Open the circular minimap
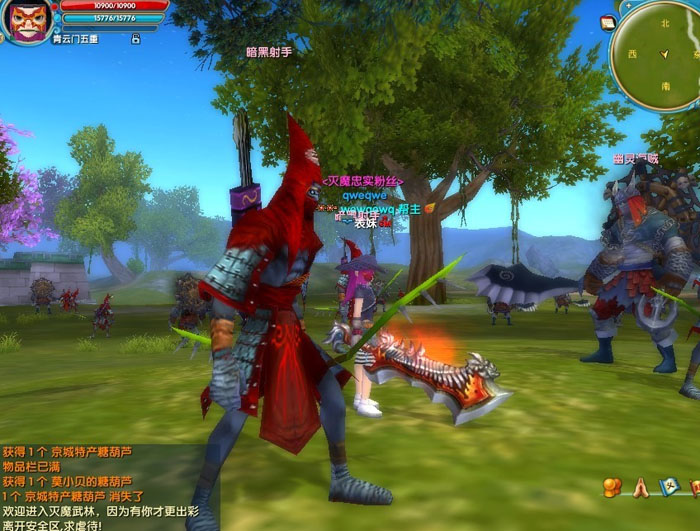Viewport: 700px width, 531px height. pos(662,53)
